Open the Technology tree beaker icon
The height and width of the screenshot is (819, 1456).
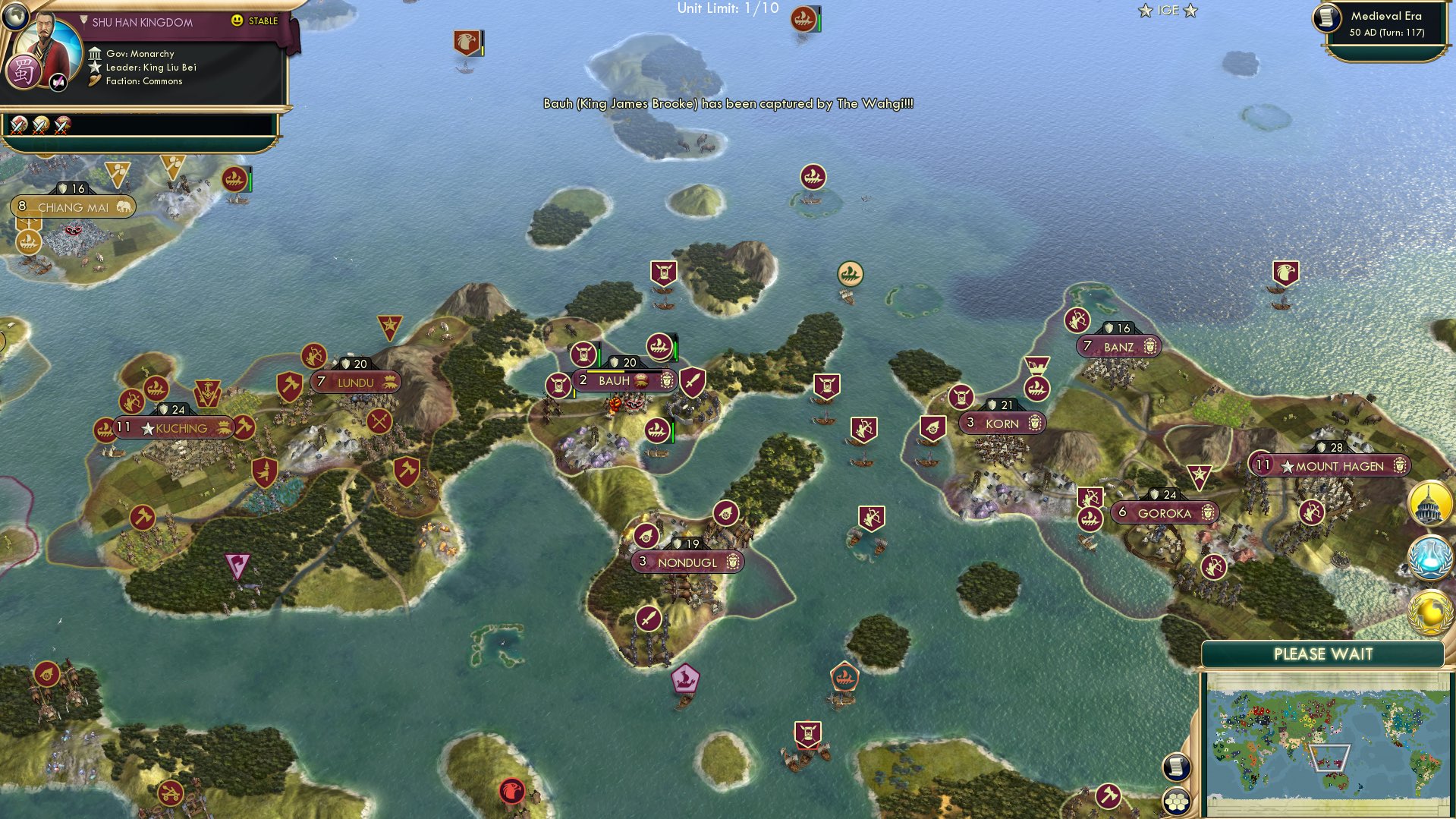1429,556
